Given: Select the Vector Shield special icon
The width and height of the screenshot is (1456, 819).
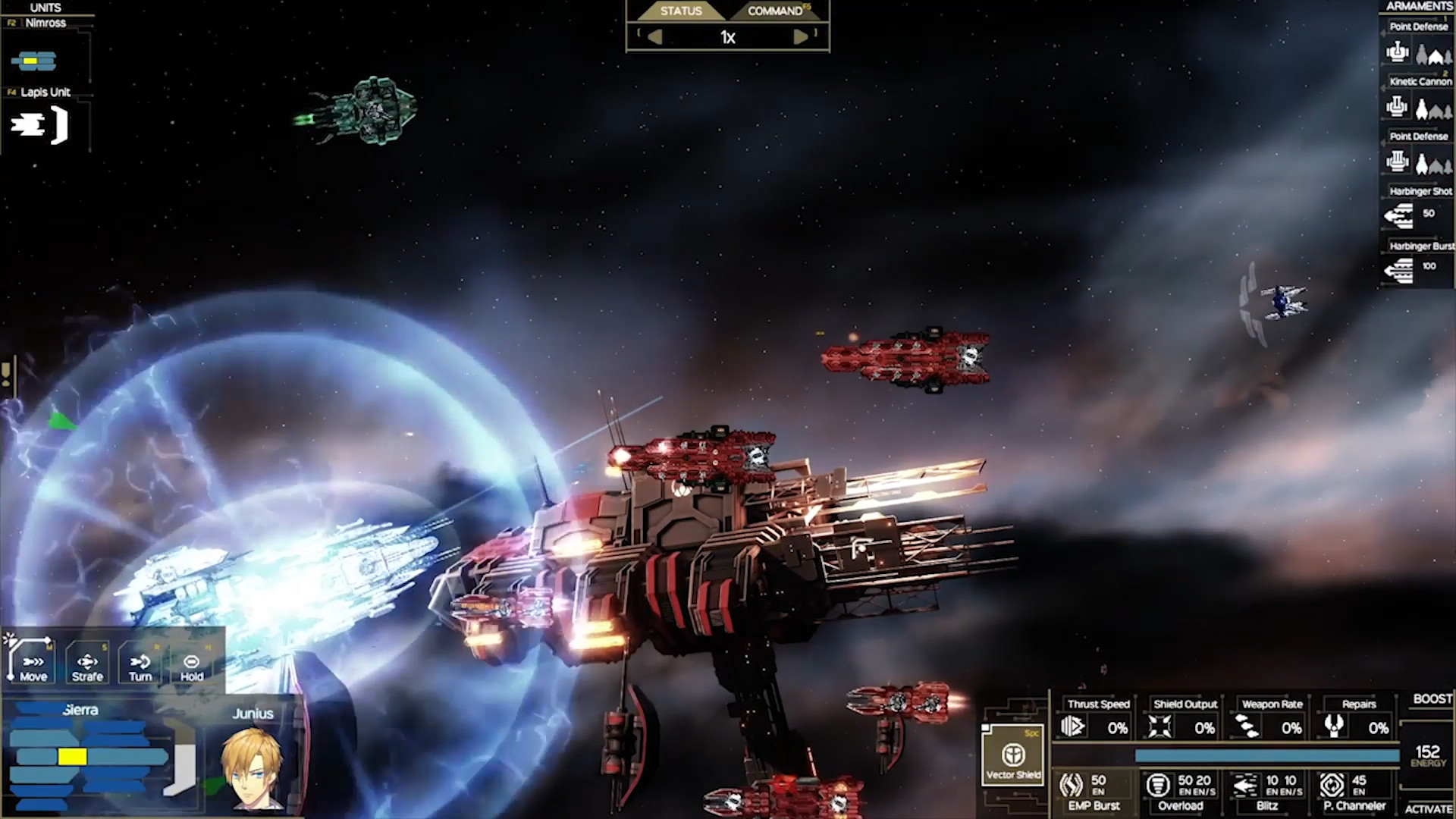Looking at the screenshot, I should (x=1014, y=755).
